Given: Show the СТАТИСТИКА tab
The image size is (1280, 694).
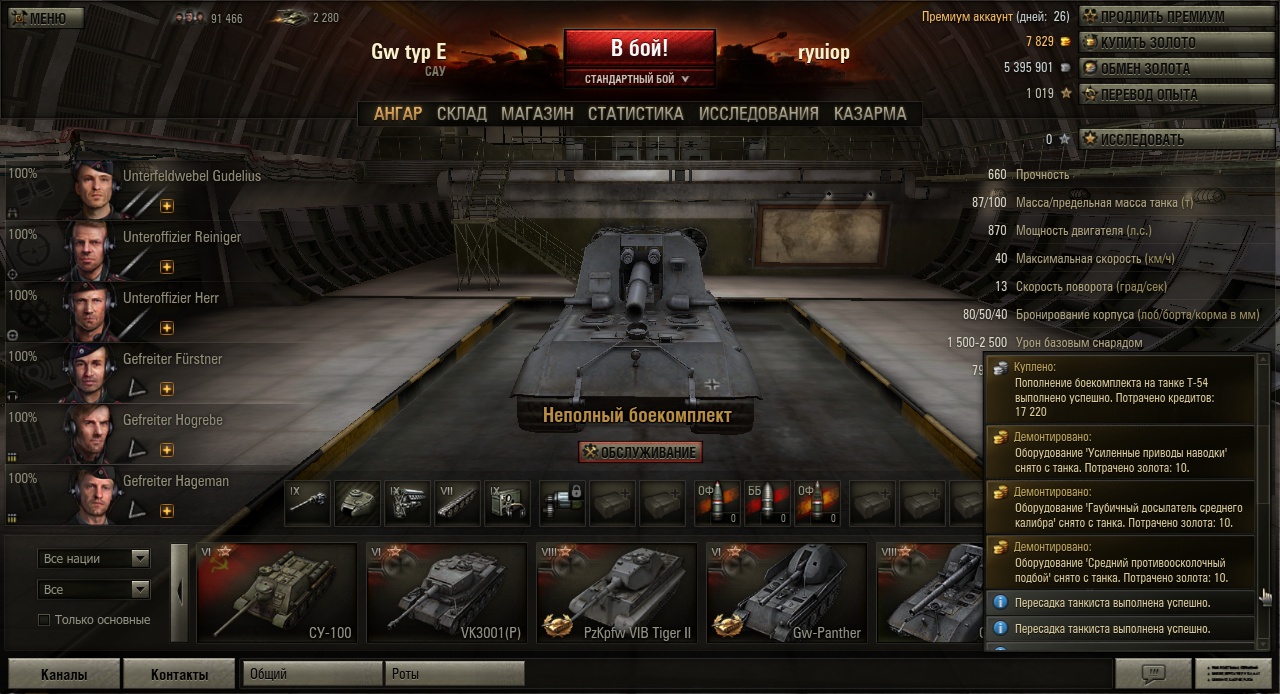Looking at the screenshot, I should point(635,114).
